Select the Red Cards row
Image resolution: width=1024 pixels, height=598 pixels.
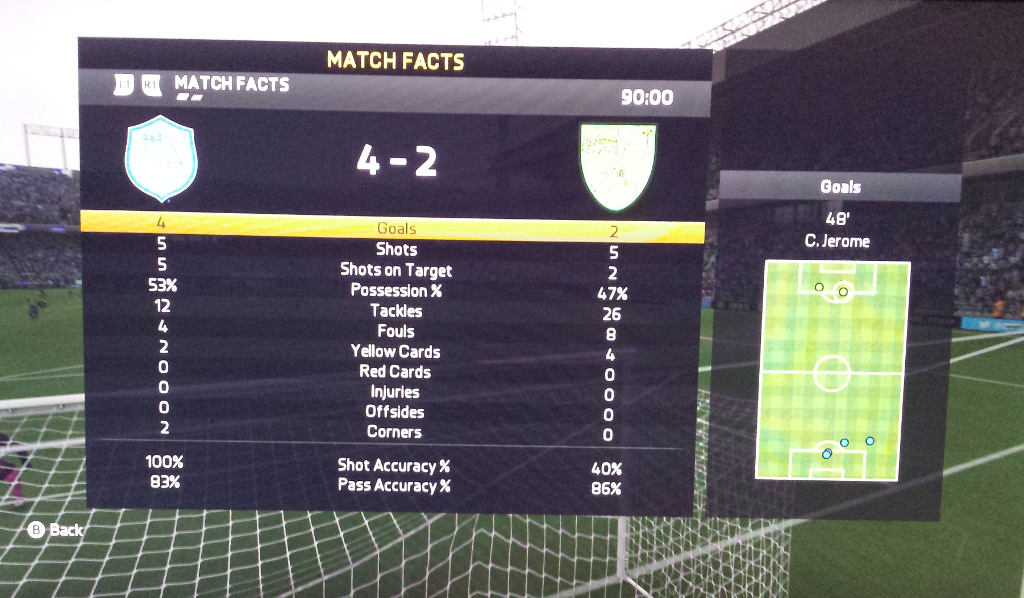(x=396, y=371)
